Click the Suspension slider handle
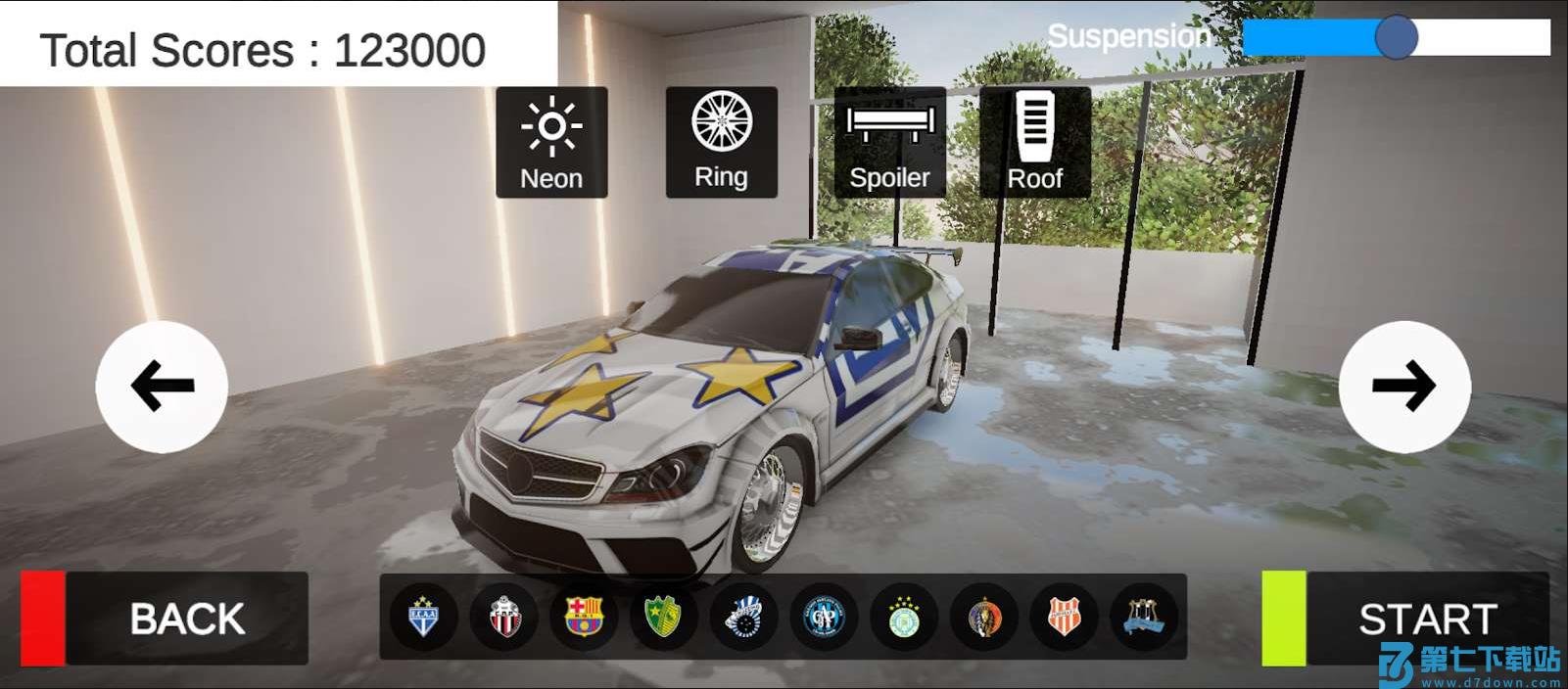The image size is (1568, 689). (x=1396, y=38)
